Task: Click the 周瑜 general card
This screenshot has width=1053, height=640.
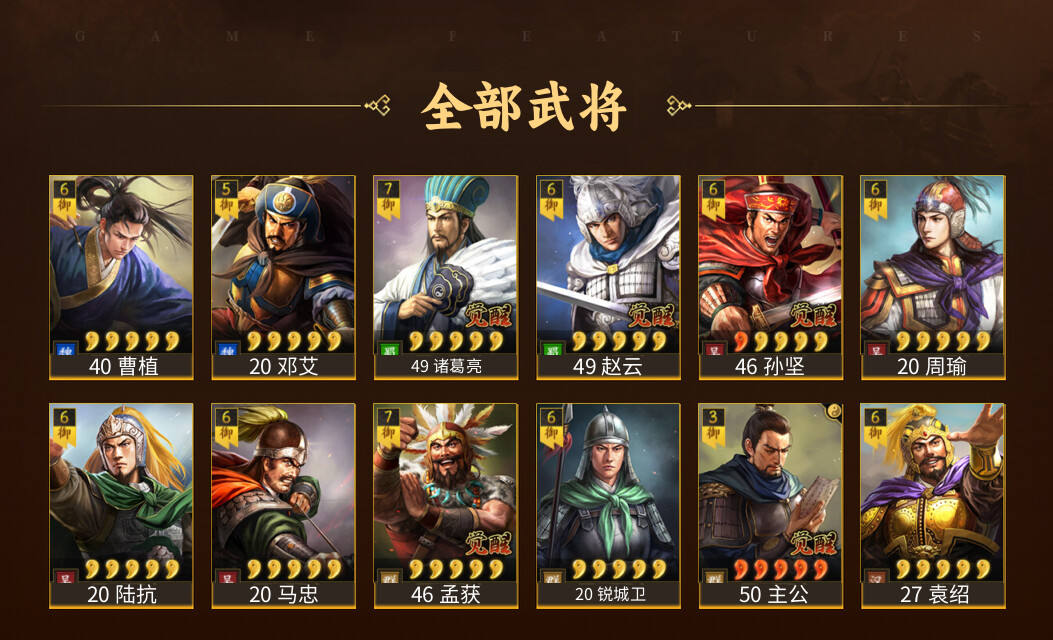Action: point(932,277)
